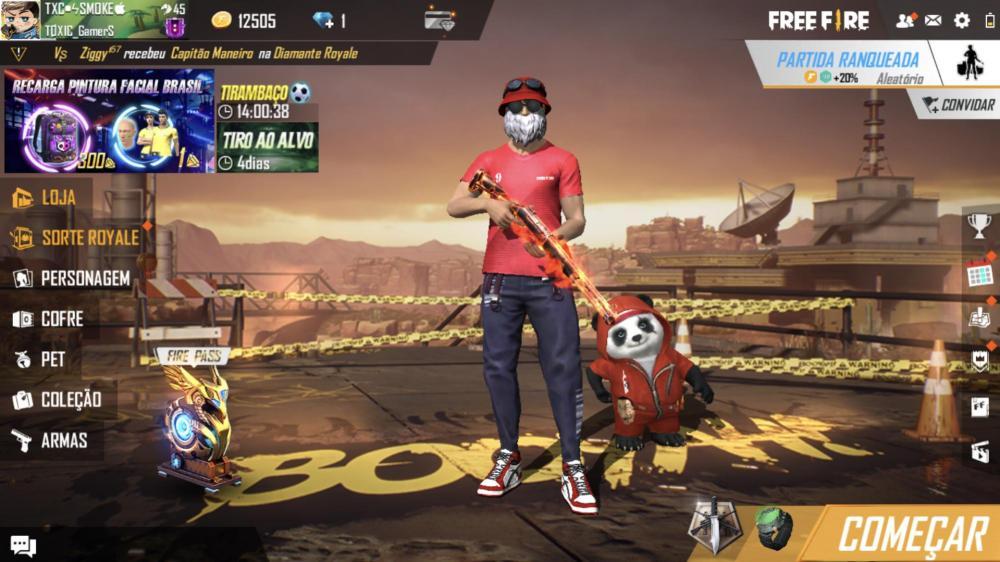Open settings with the gear icon
This screenshot has width=1000, height=562.
962,20
